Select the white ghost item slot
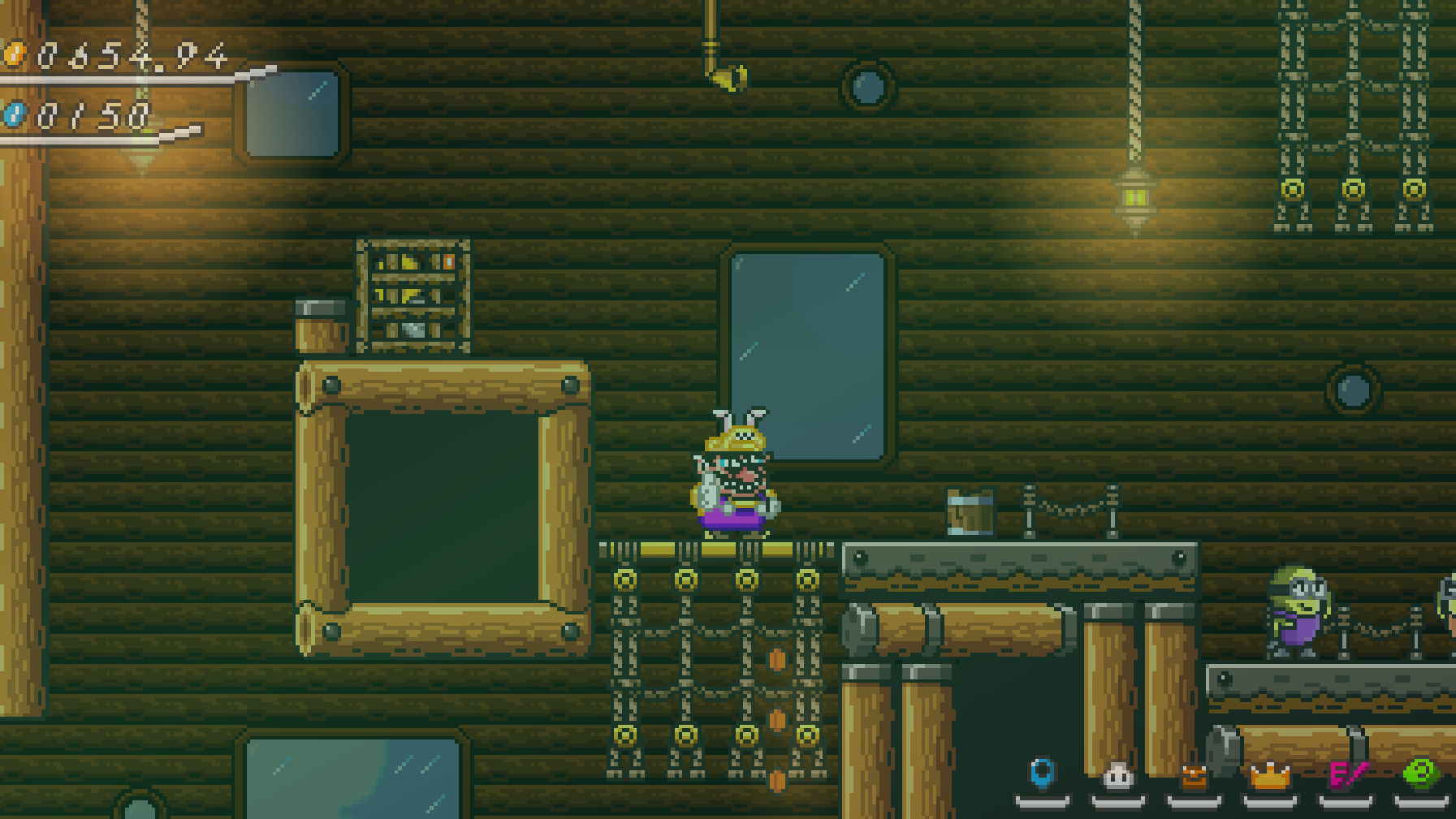 (1118, 777)
